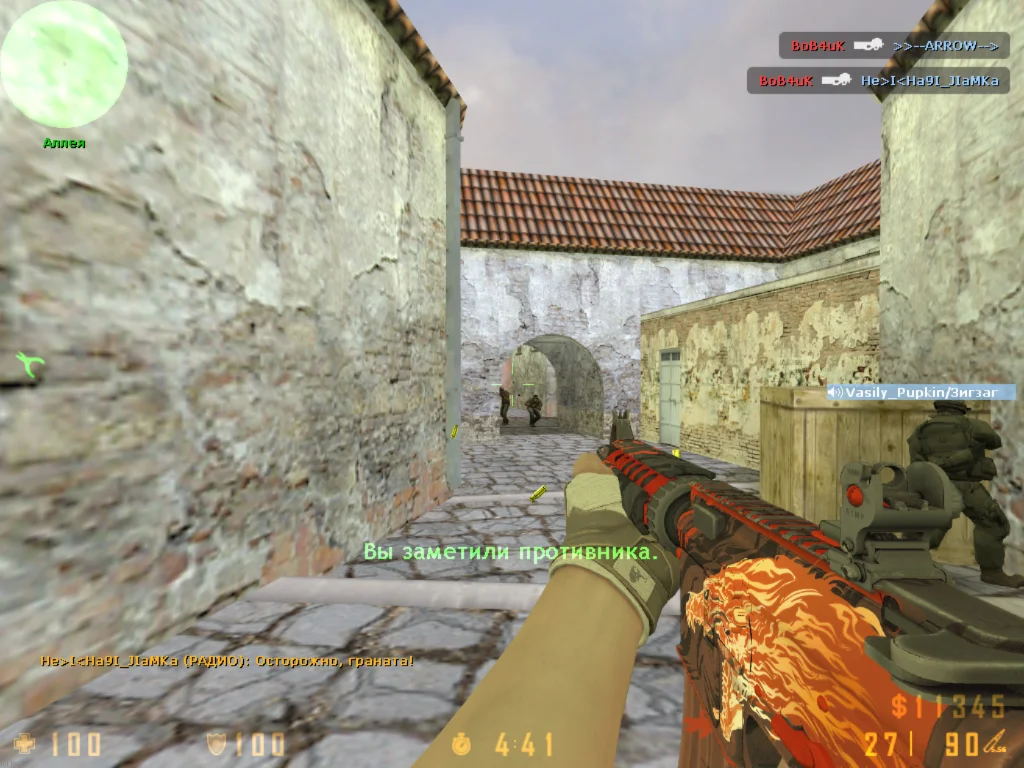Select the kill feed row for >>--ARROW-->
Viewport: 1024px width, 768px height.
coord(894,45)
